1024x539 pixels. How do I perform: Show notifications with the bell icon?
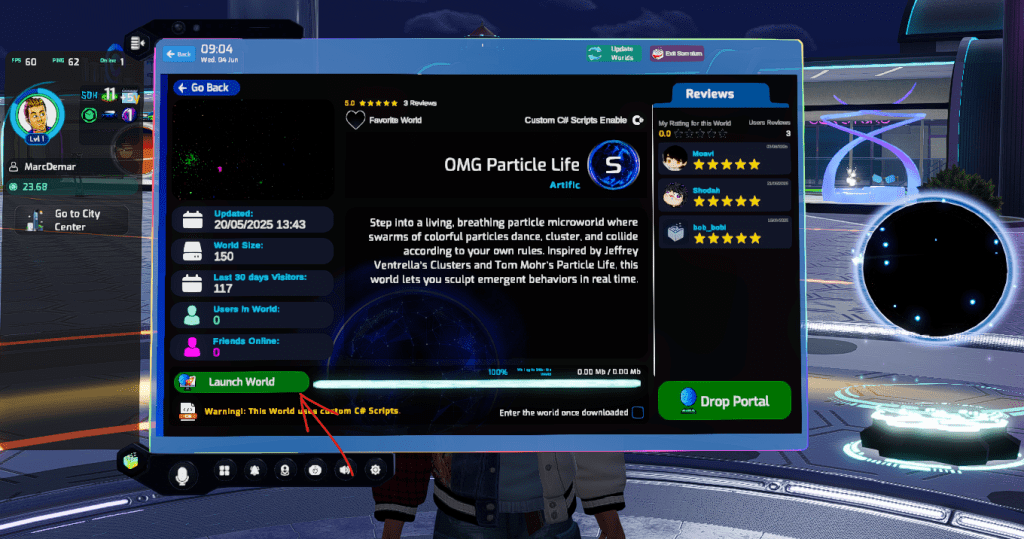255,470
